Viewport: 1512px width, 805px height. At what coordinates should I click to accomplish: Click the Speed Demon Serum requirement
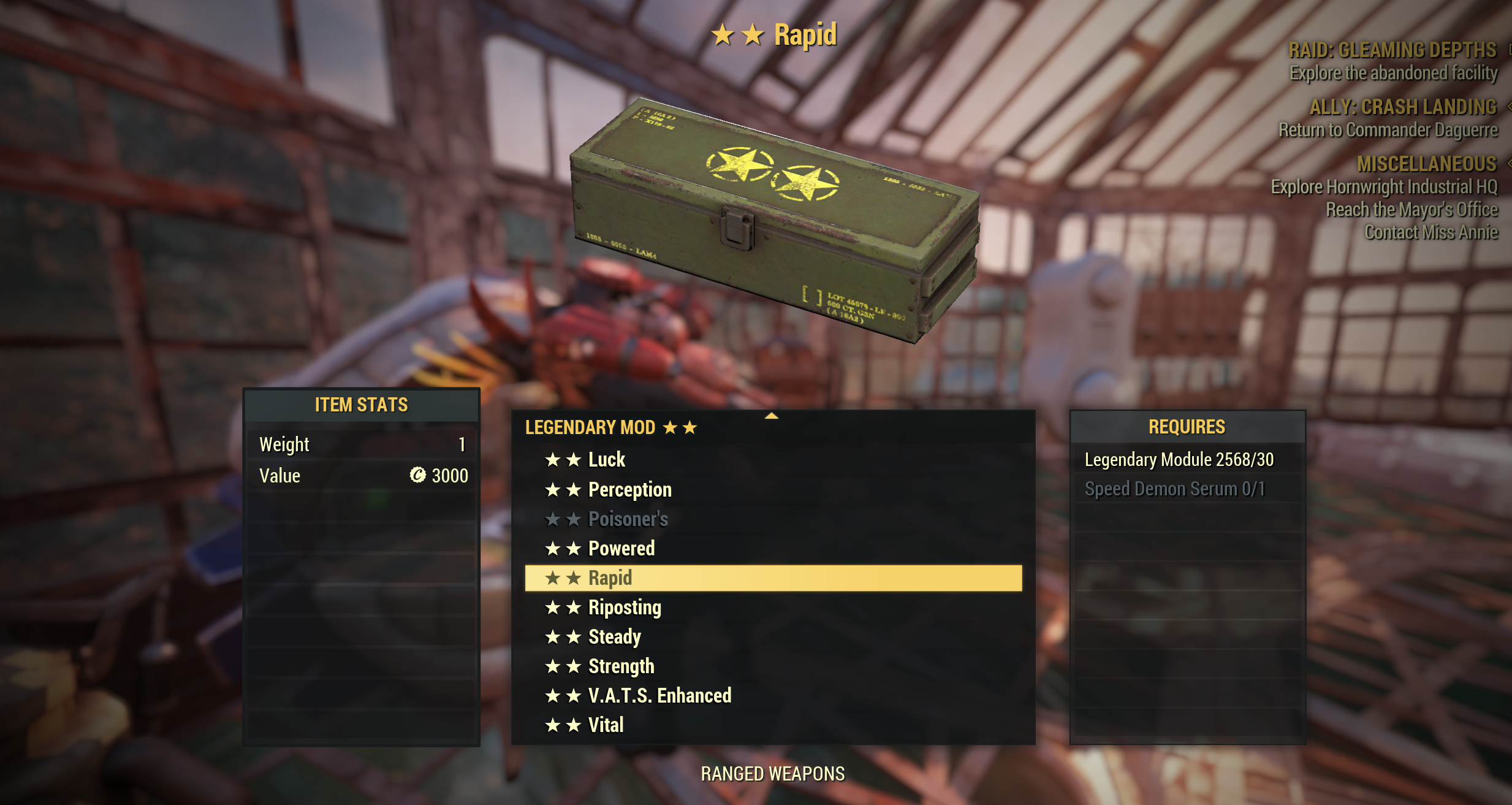(1174, 489)
